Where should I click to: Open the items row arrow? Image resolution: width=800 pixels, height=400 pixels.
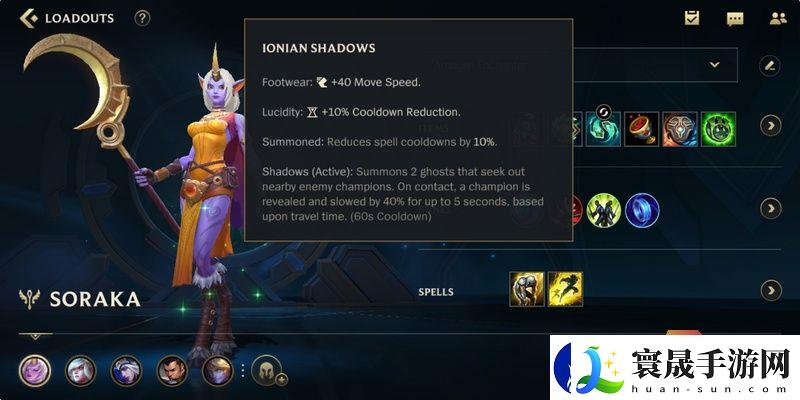[770, 125]
